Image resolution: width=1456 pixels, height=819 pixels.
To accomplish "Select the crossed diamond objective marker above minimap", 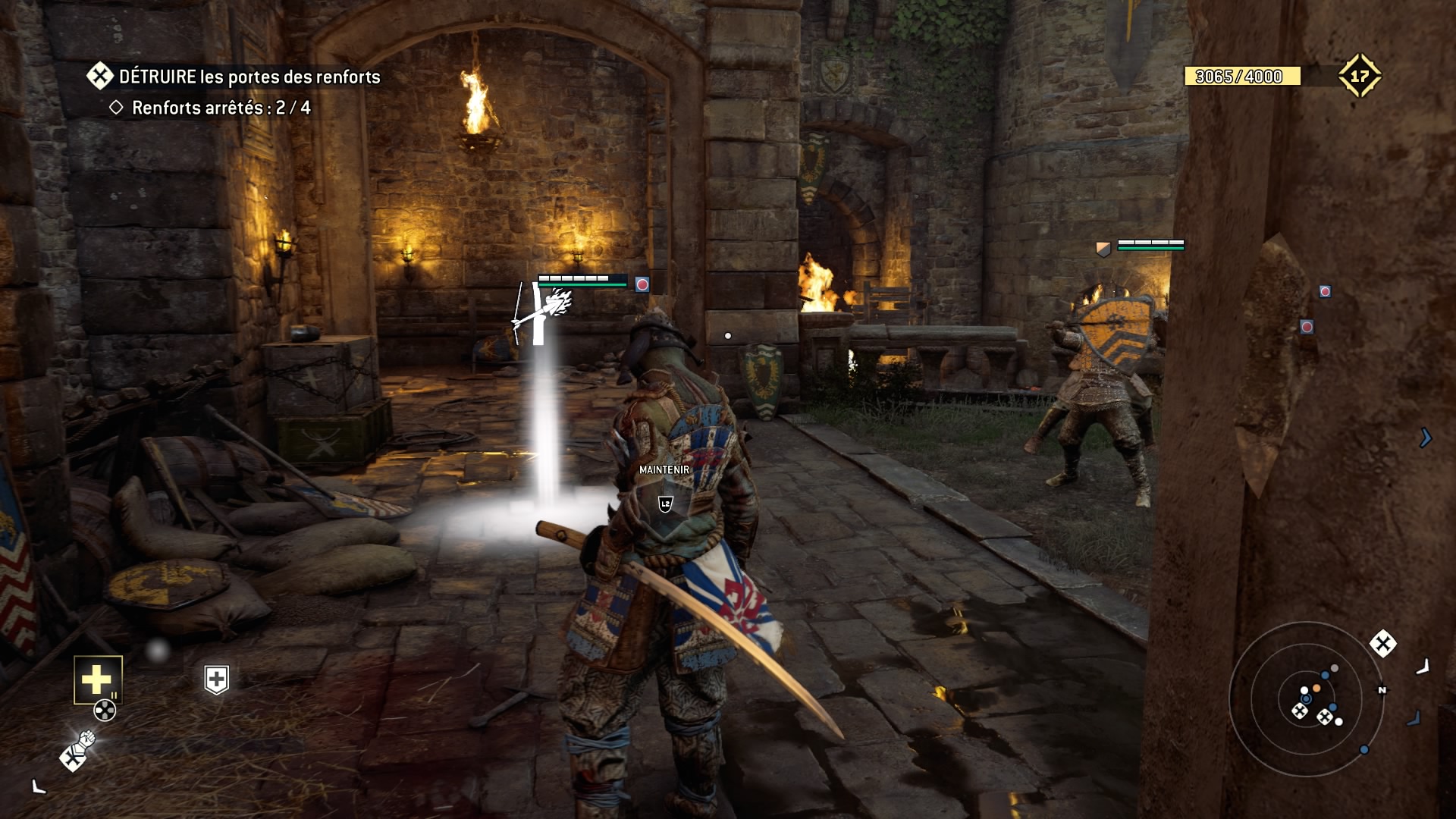I will tap(1382, 644).
